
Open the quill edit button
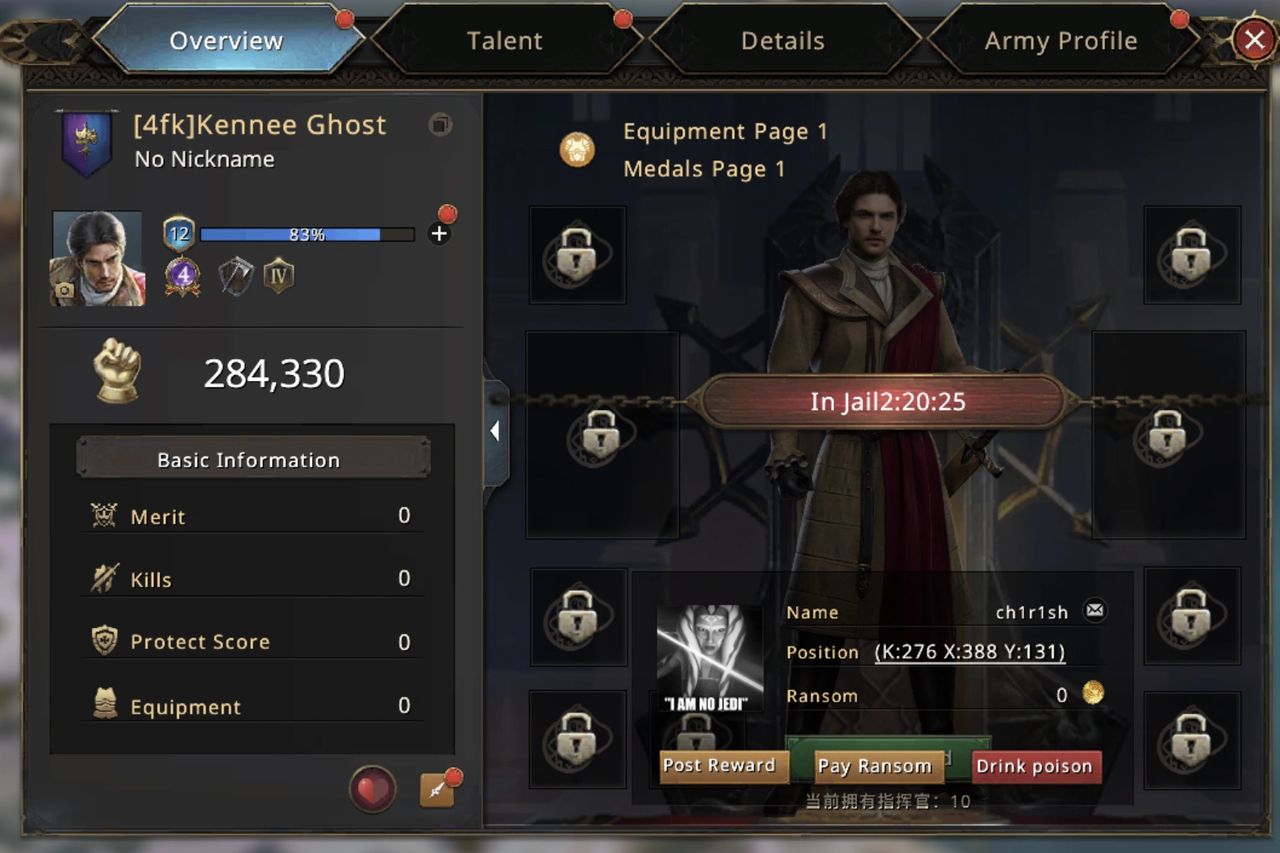437,790
